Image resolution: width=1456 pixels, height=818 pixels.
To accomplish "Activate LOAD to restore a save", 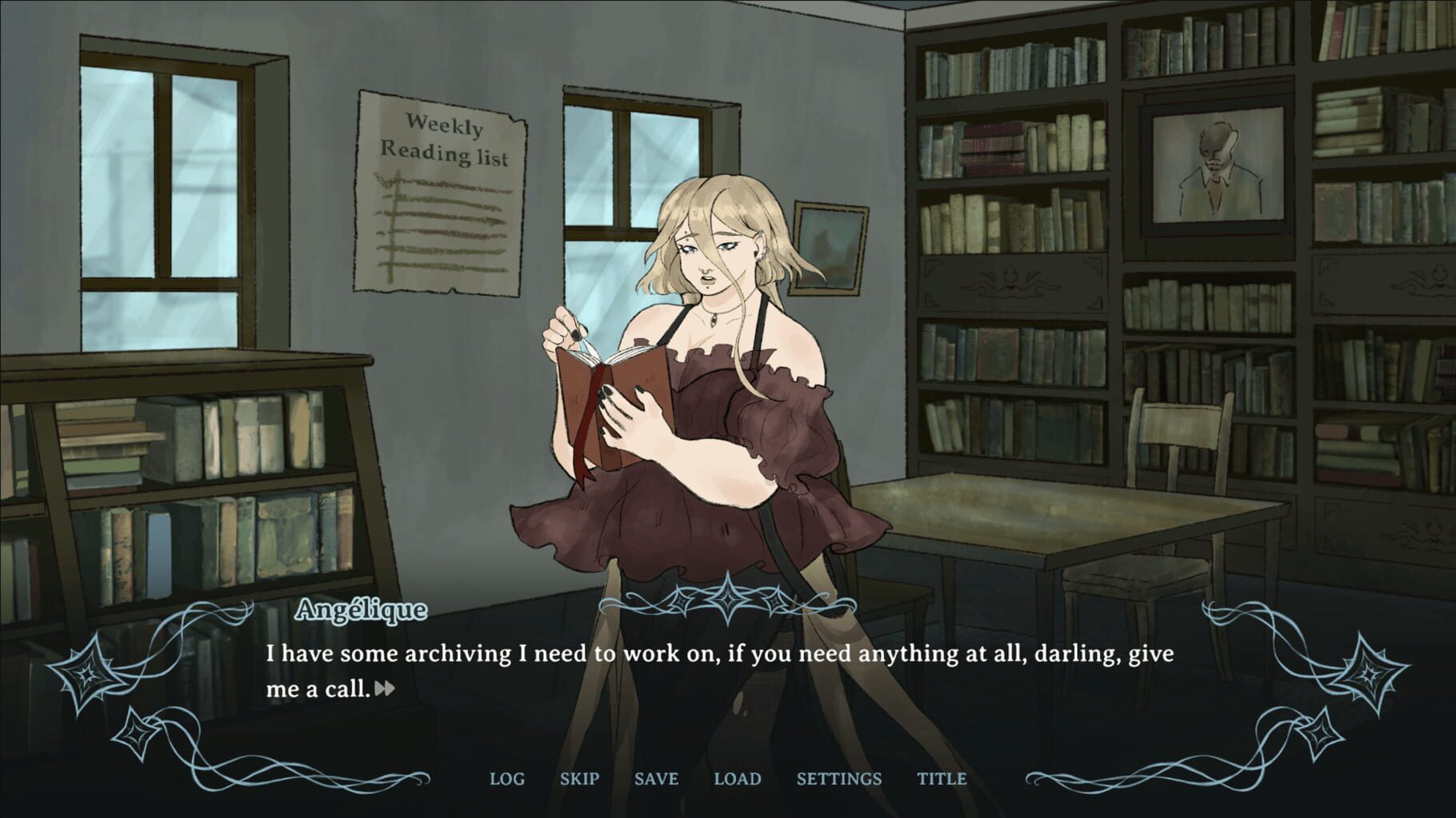I will pyautogui.click(x=738, y=779).
